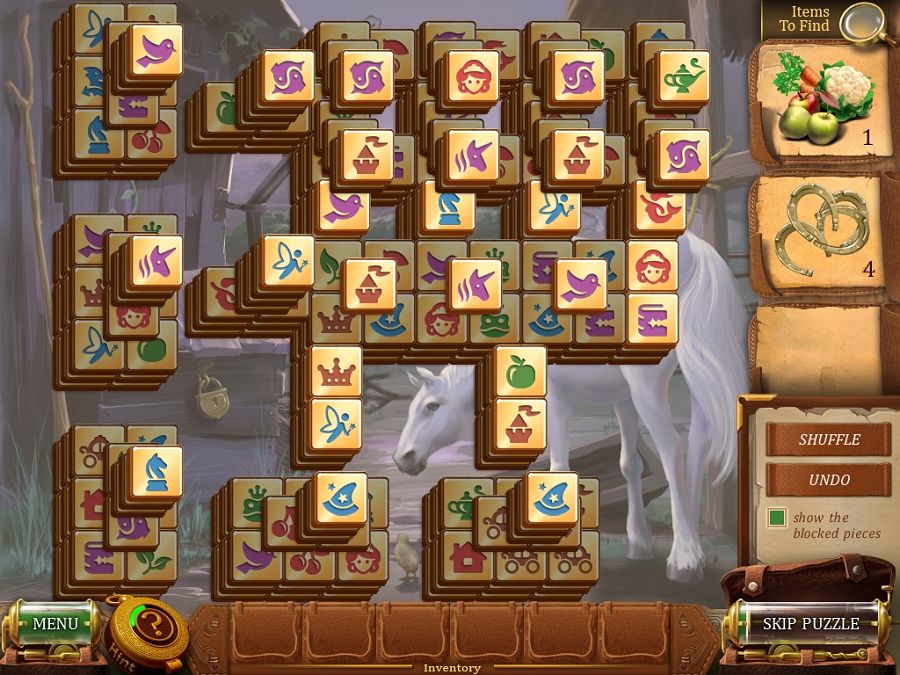
Task: Open the MENU button
Action: click(55, 624)
